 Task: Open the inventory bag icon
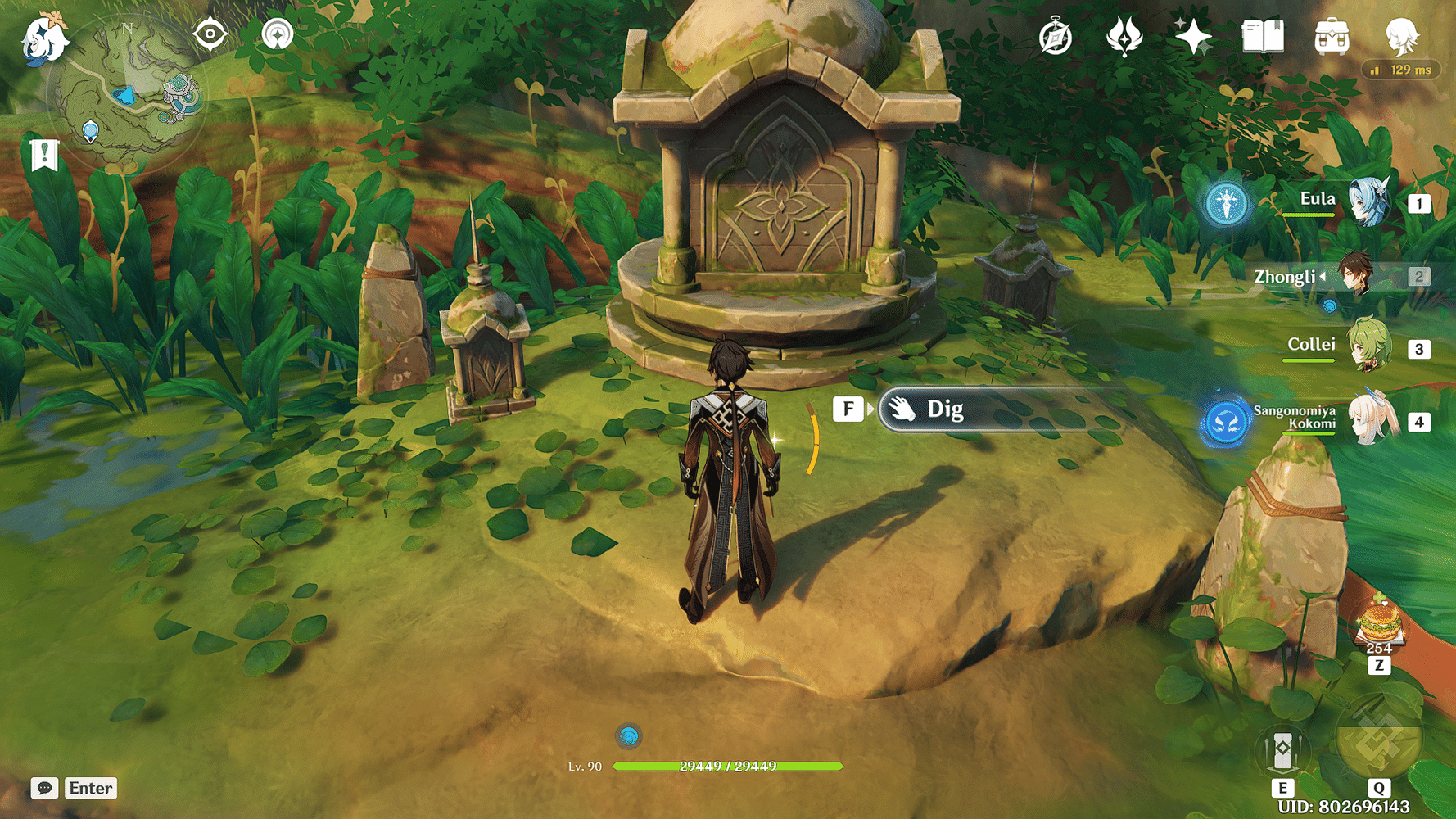pyautogui.click(x=1331, y=36)
